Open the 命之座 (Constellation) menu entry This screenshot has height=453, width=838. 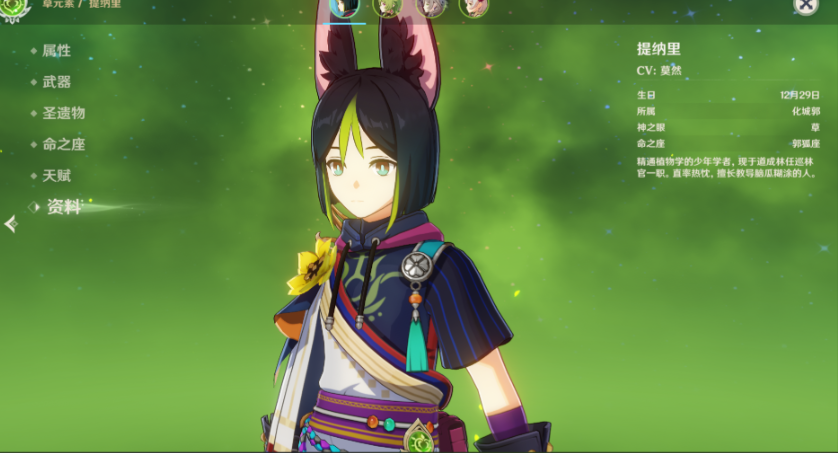63,144
